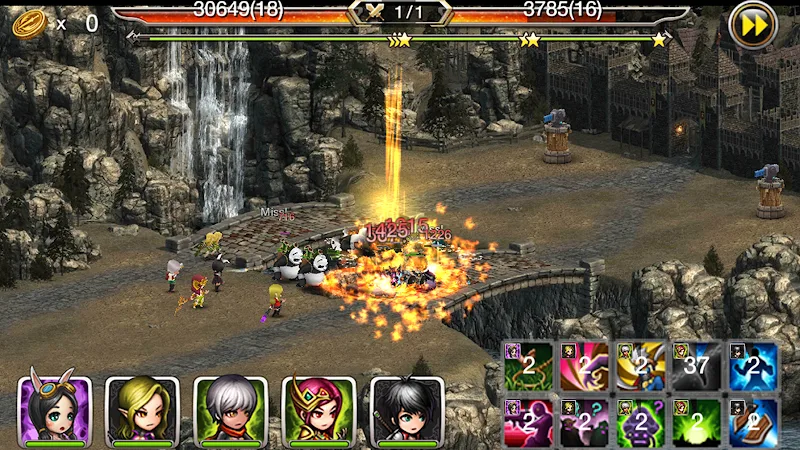Use the pink and purple slash skill

(585, 366)
